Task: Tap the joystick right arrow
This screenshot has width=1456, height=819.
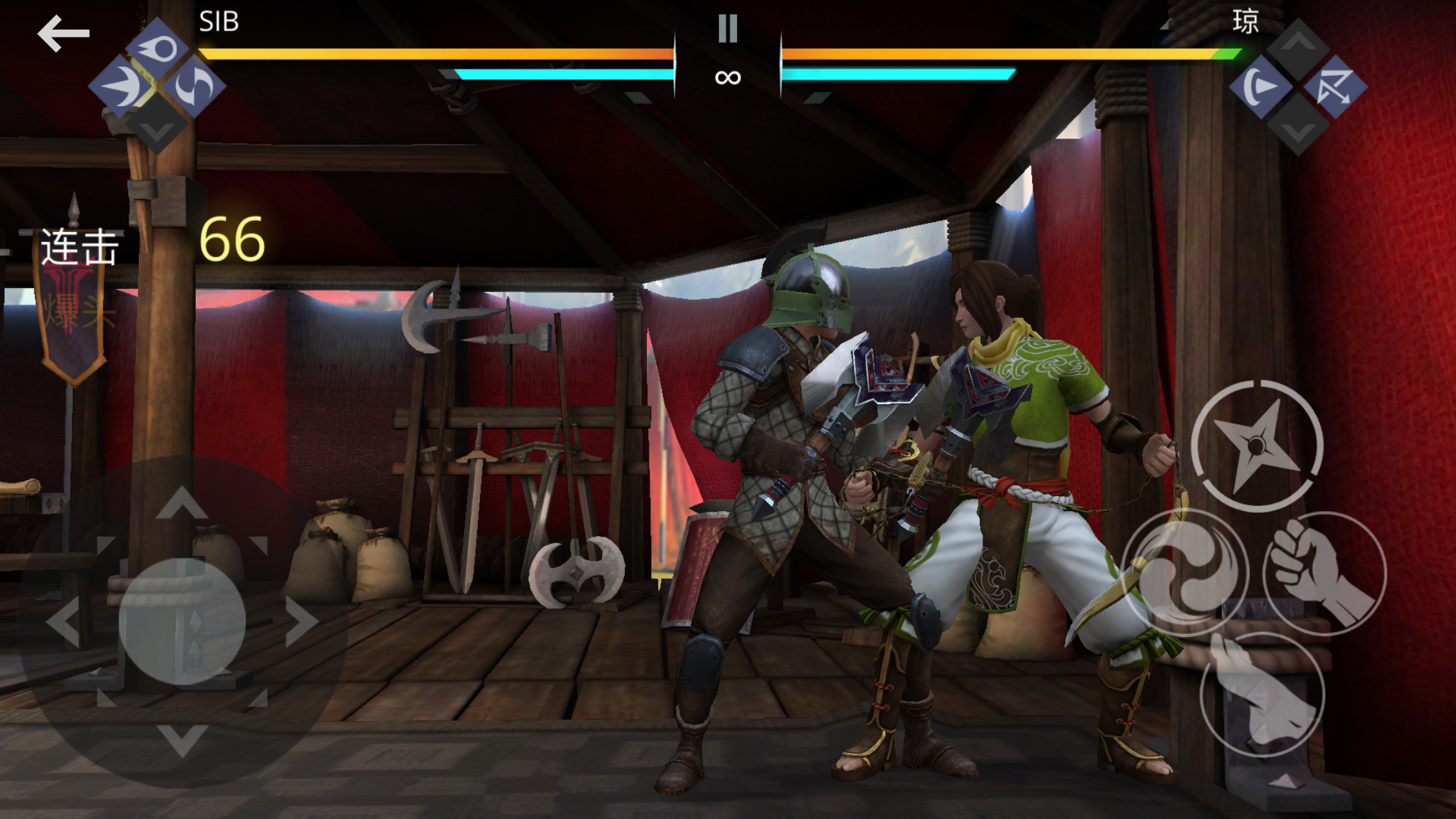Action: pyautogui.click(x=301, y=621)
